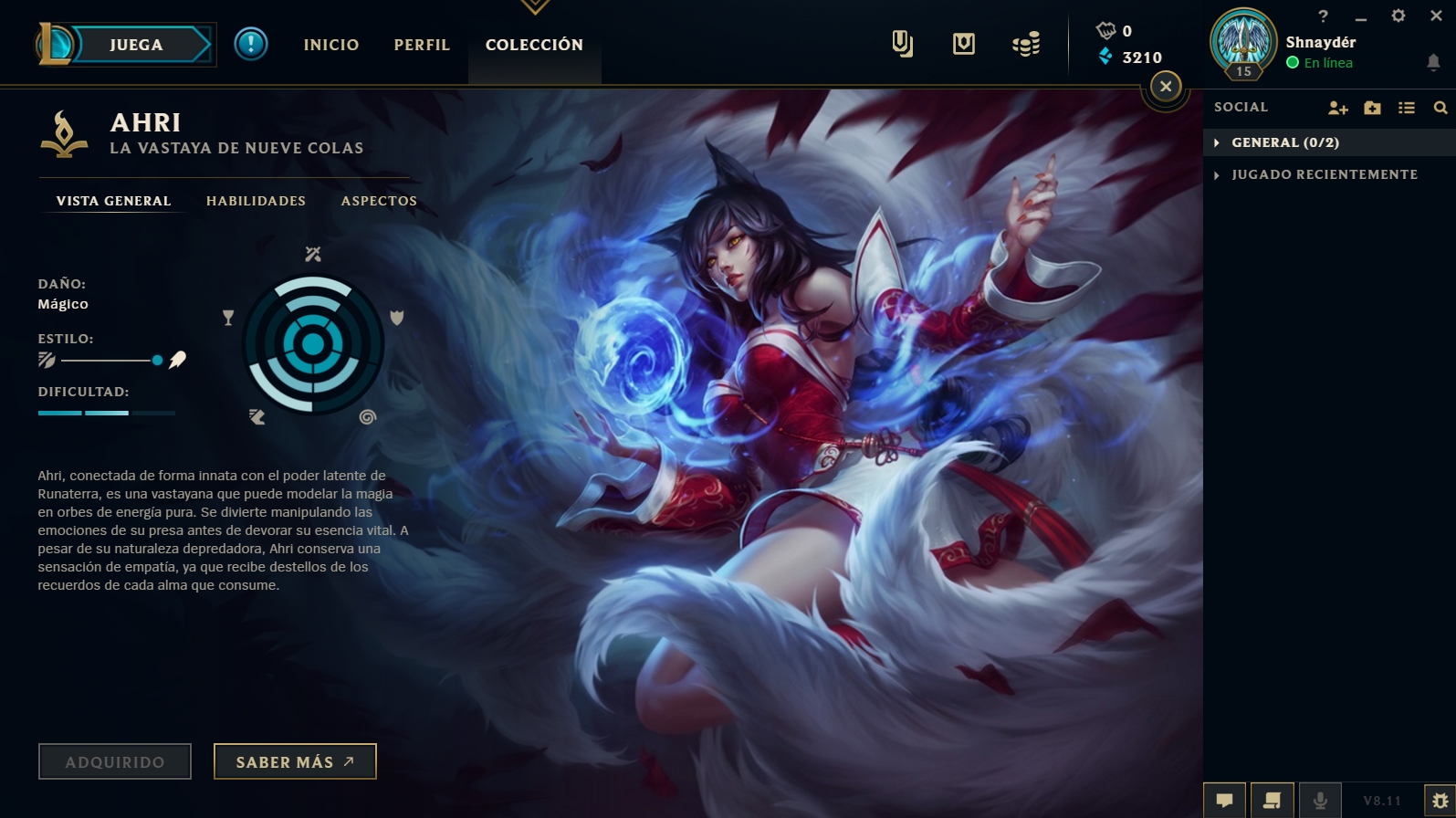1456x818 pixels.
Task: Click the online status indicator next to Shnaydér
Action: tap(1293, 63)
